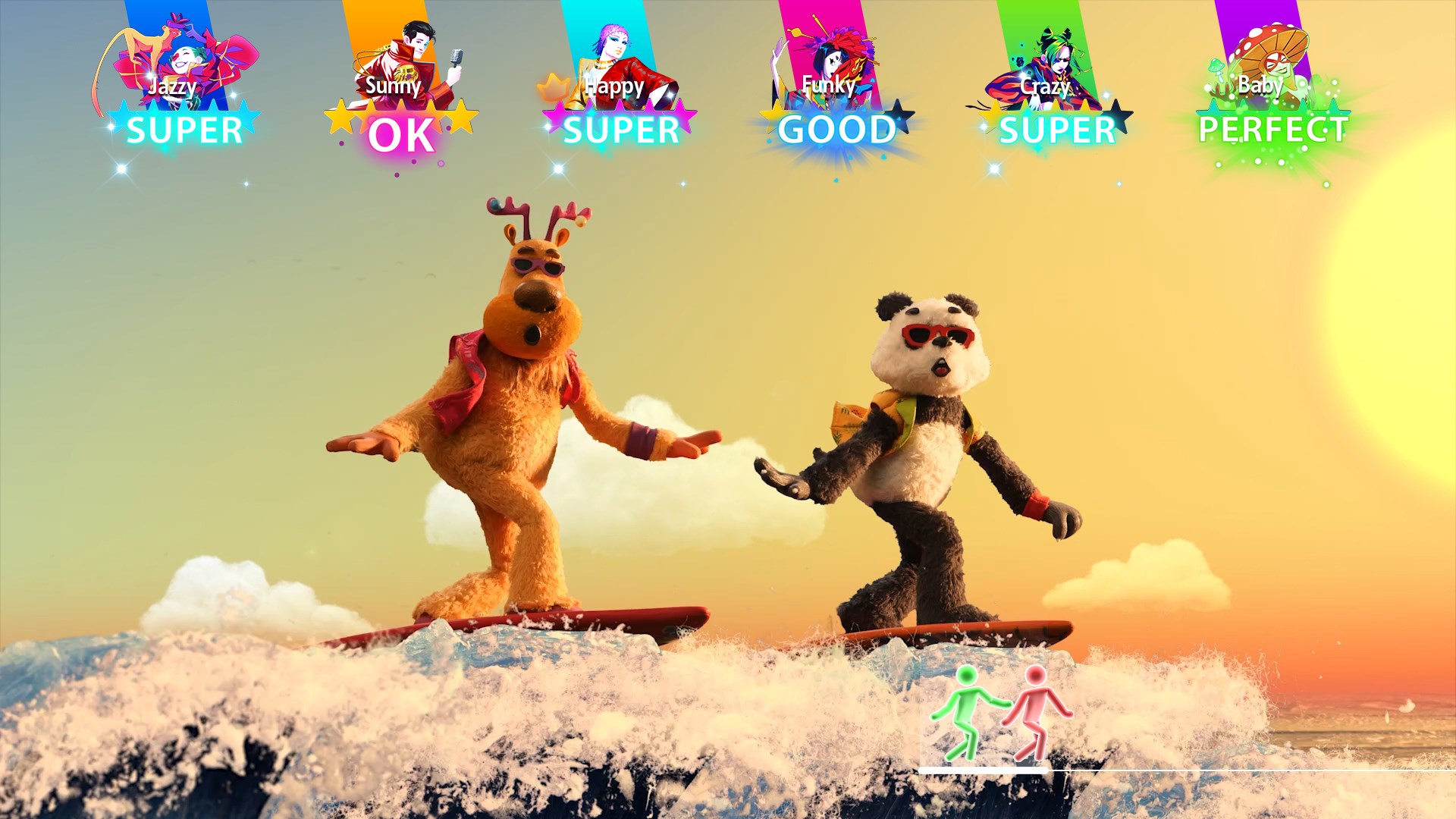Image resolution: width=1456 pixels, height=819 pixels.
Task: Select Jazzy's SUPER rating banner
Action: [184, 130]
